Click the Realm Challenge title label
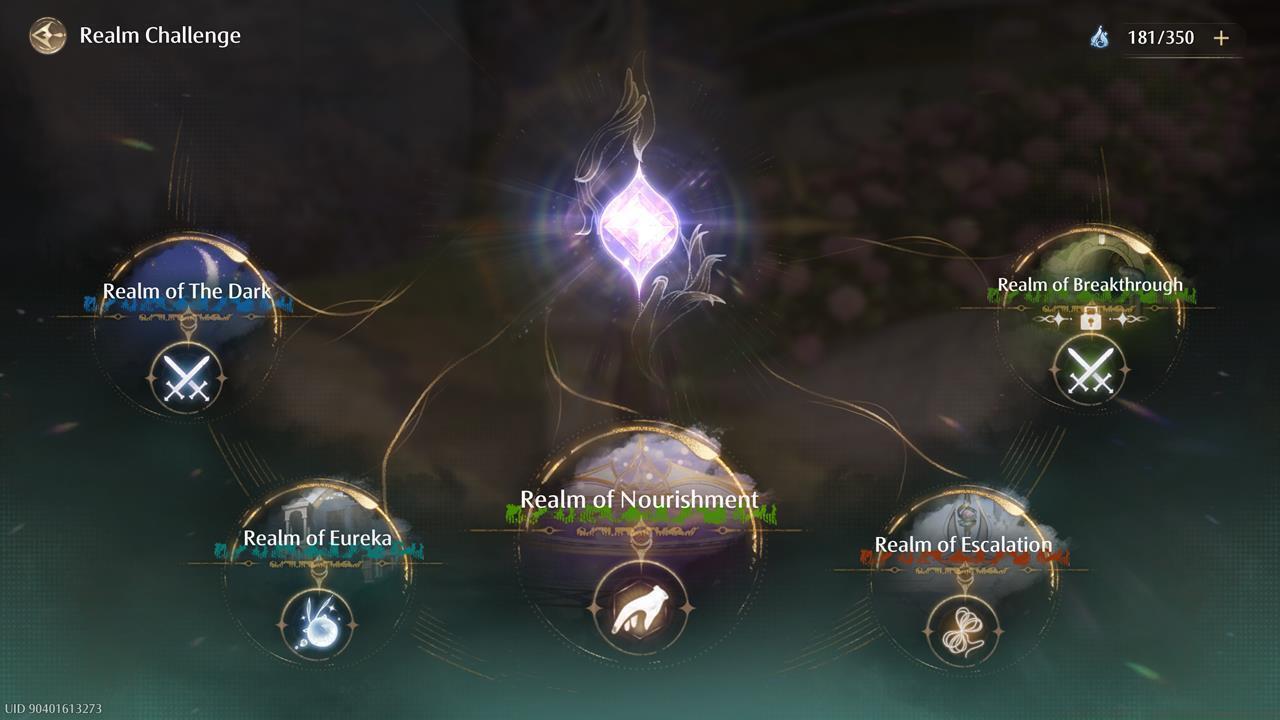Image resolution: width=1280 pixels, height=720 pixels. pos(160,35)
